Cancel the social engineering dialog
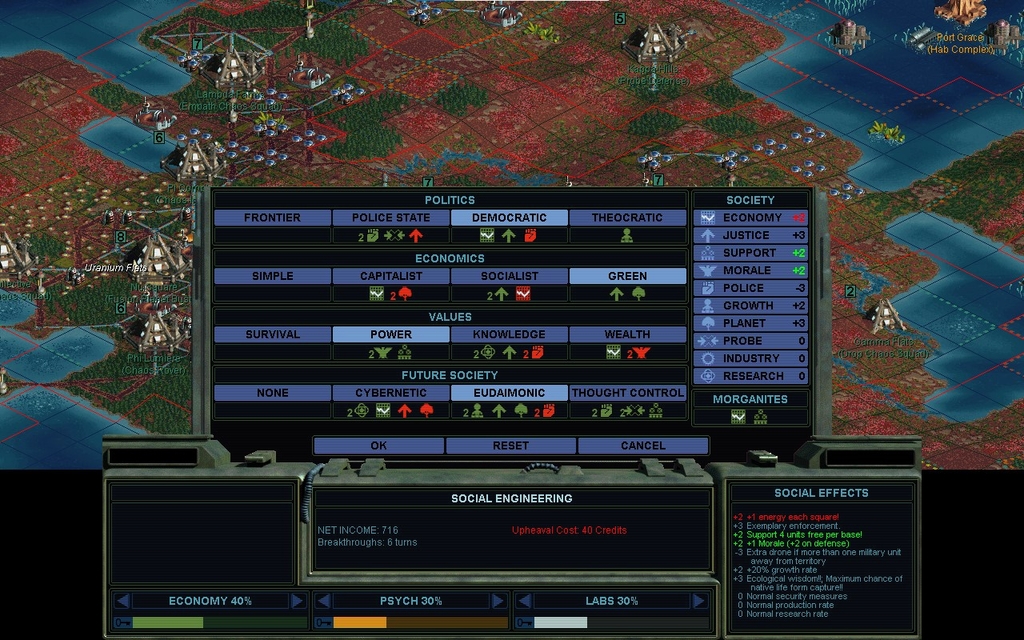 pos(643,445)
